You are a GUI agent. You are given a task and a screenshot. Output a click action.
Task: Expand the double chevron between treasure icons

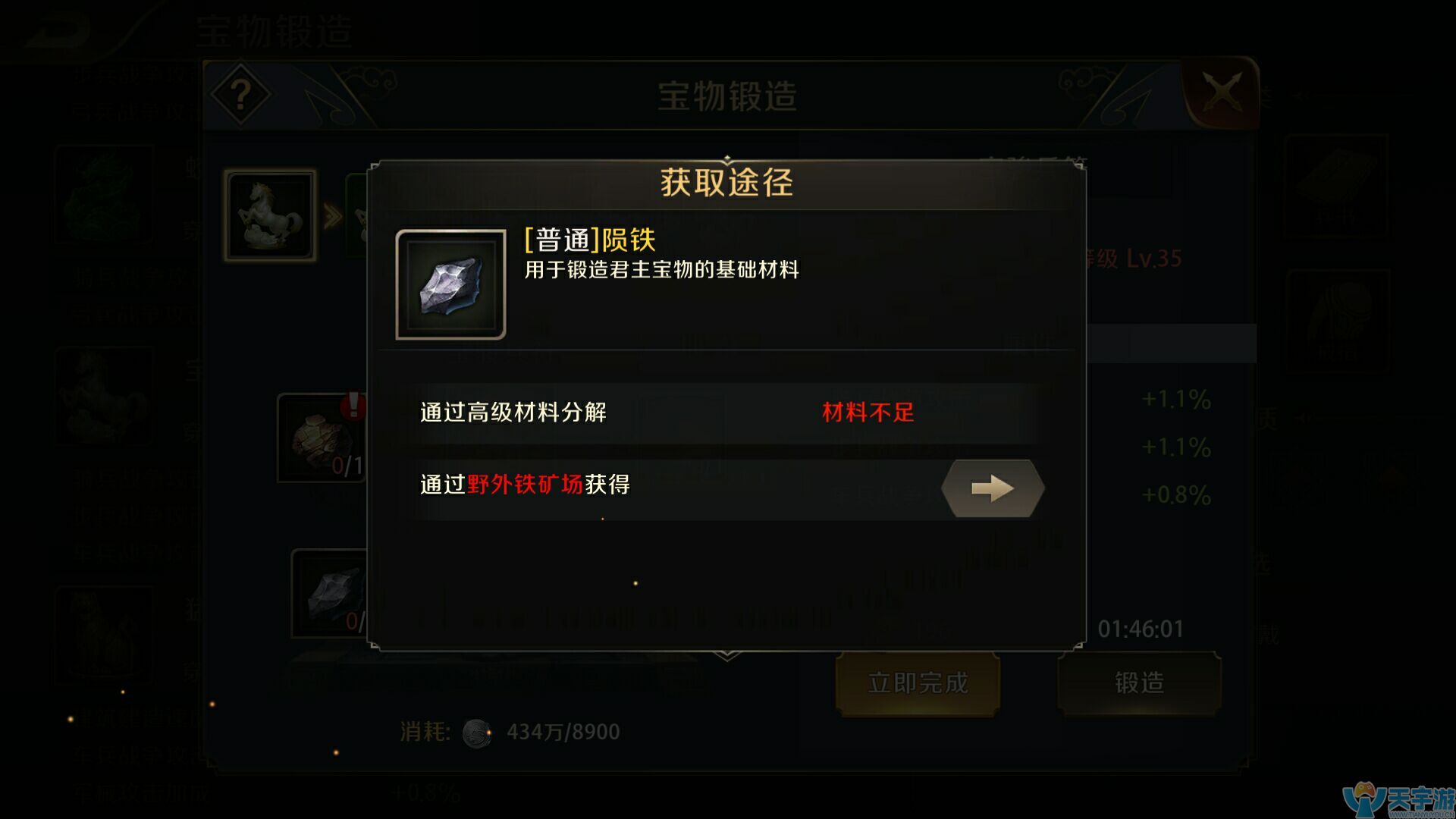(x=331, y=215)
